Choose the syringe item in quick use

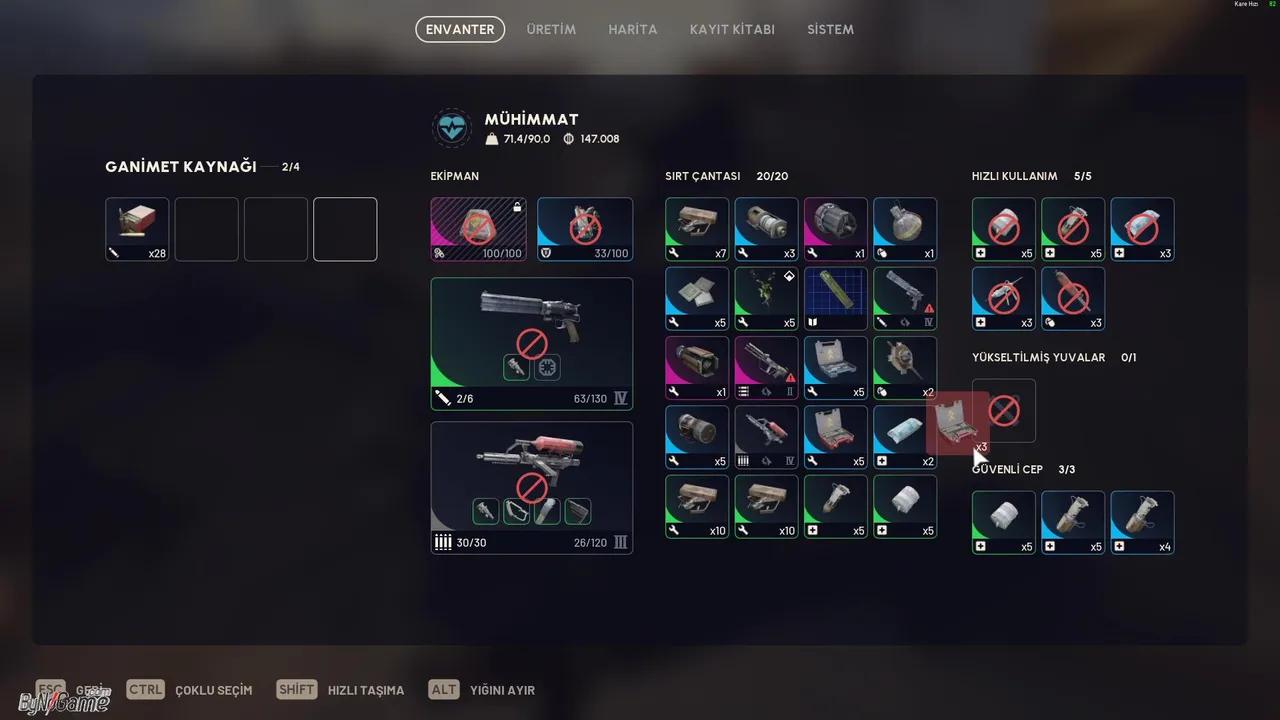tap(1004, 298)
